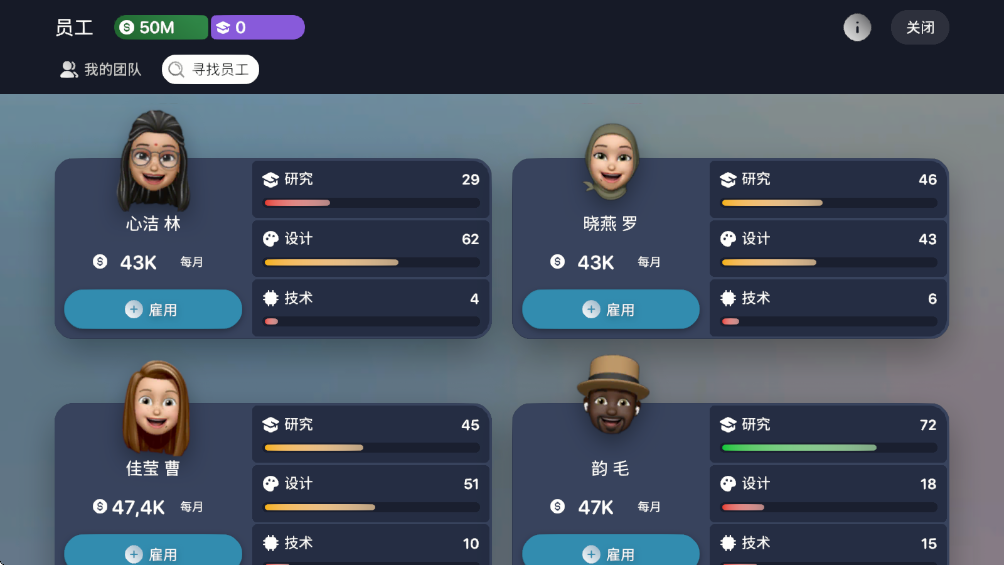The height and width of the screenshot is (565, 1004).
Task: Select the 寻找员工 tab
Action: [x=210, y=70]
